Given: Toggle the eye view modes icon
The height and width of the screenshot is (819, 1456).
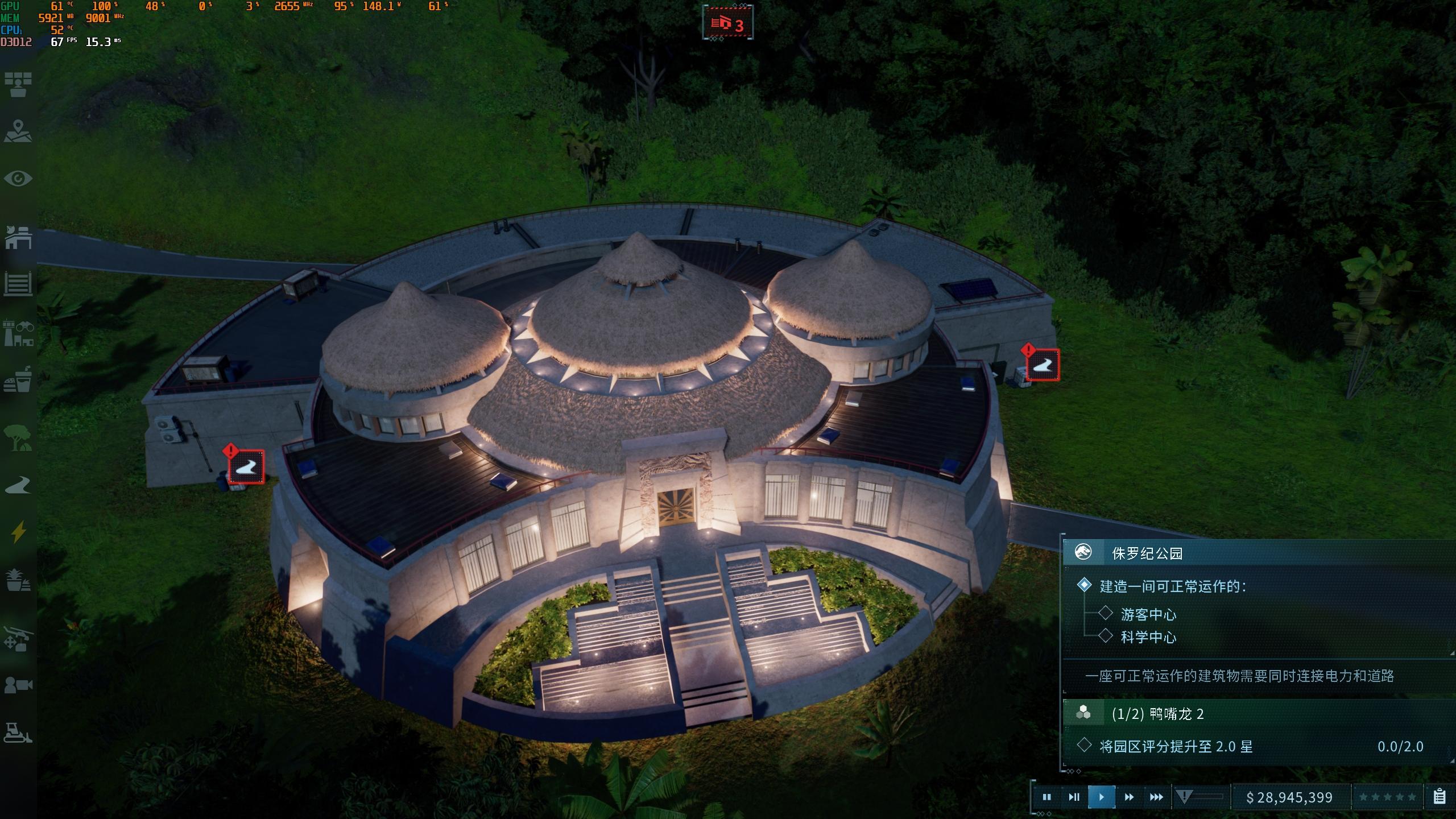Looking at the screenshot, I should (x=18, y=179).
